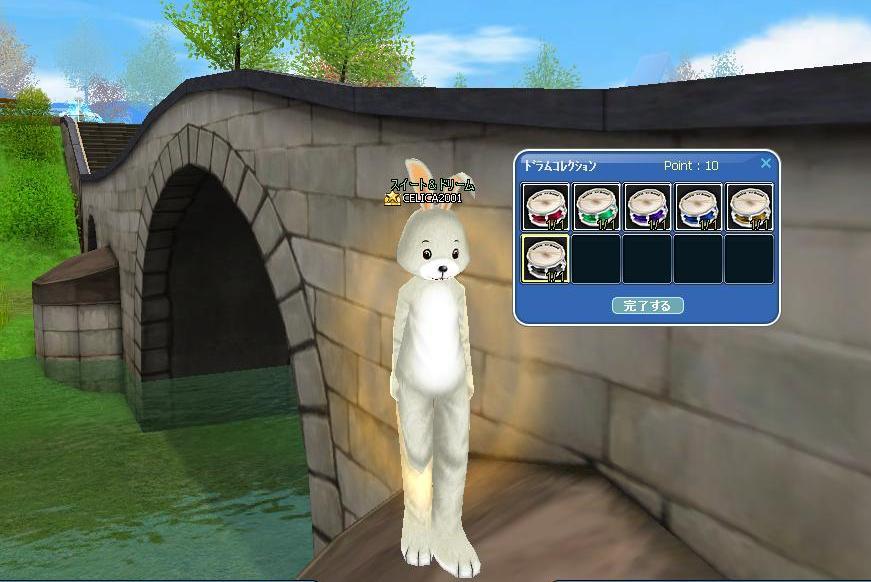Select the blue drum slot
Image resolution: width=871 pixels, height=582 pixels.
698,207
